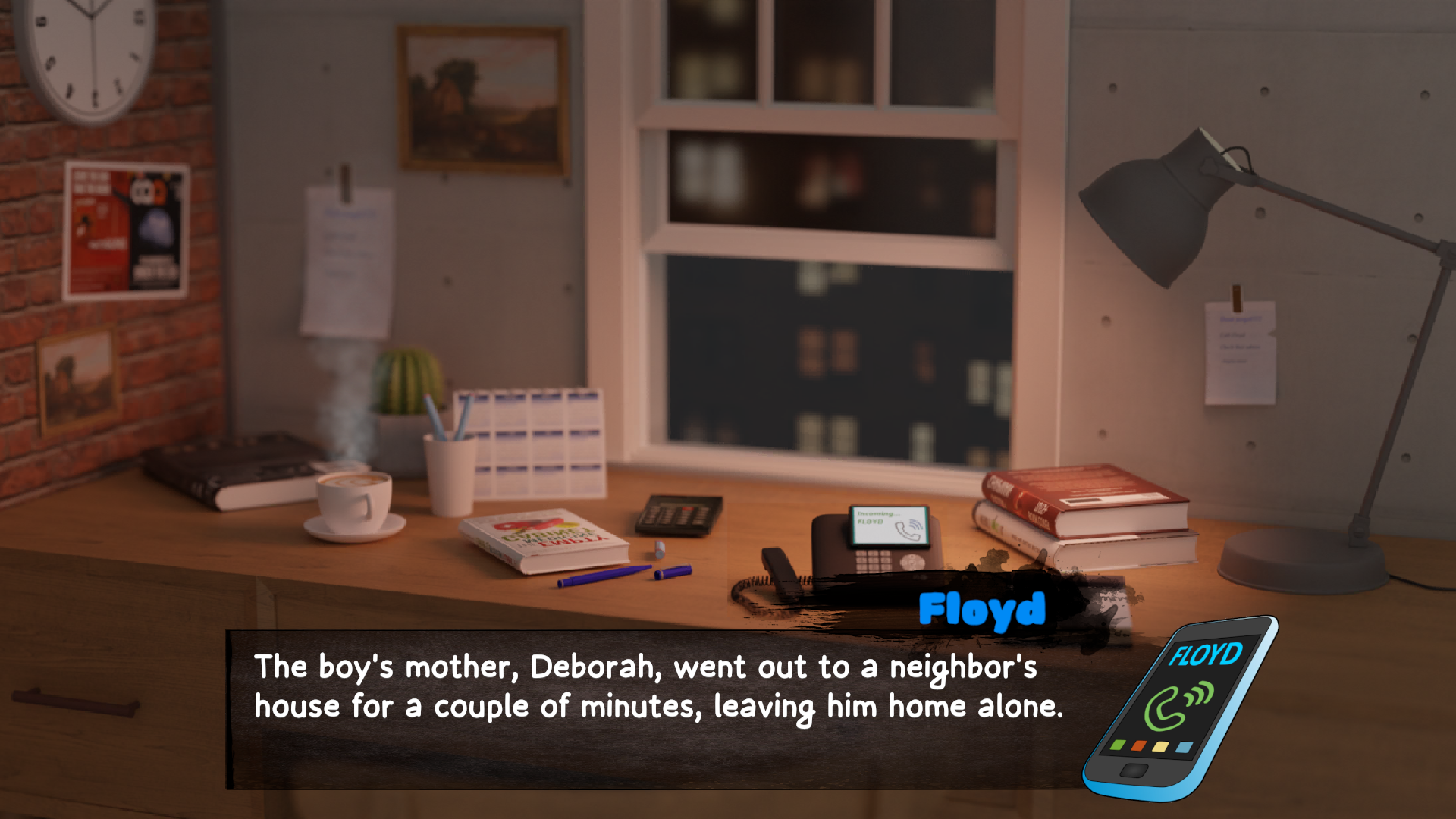Viewport: 1456px width, 819px height.
Task: Select the red color square on the phone
Action: (x=1138, y=746)
